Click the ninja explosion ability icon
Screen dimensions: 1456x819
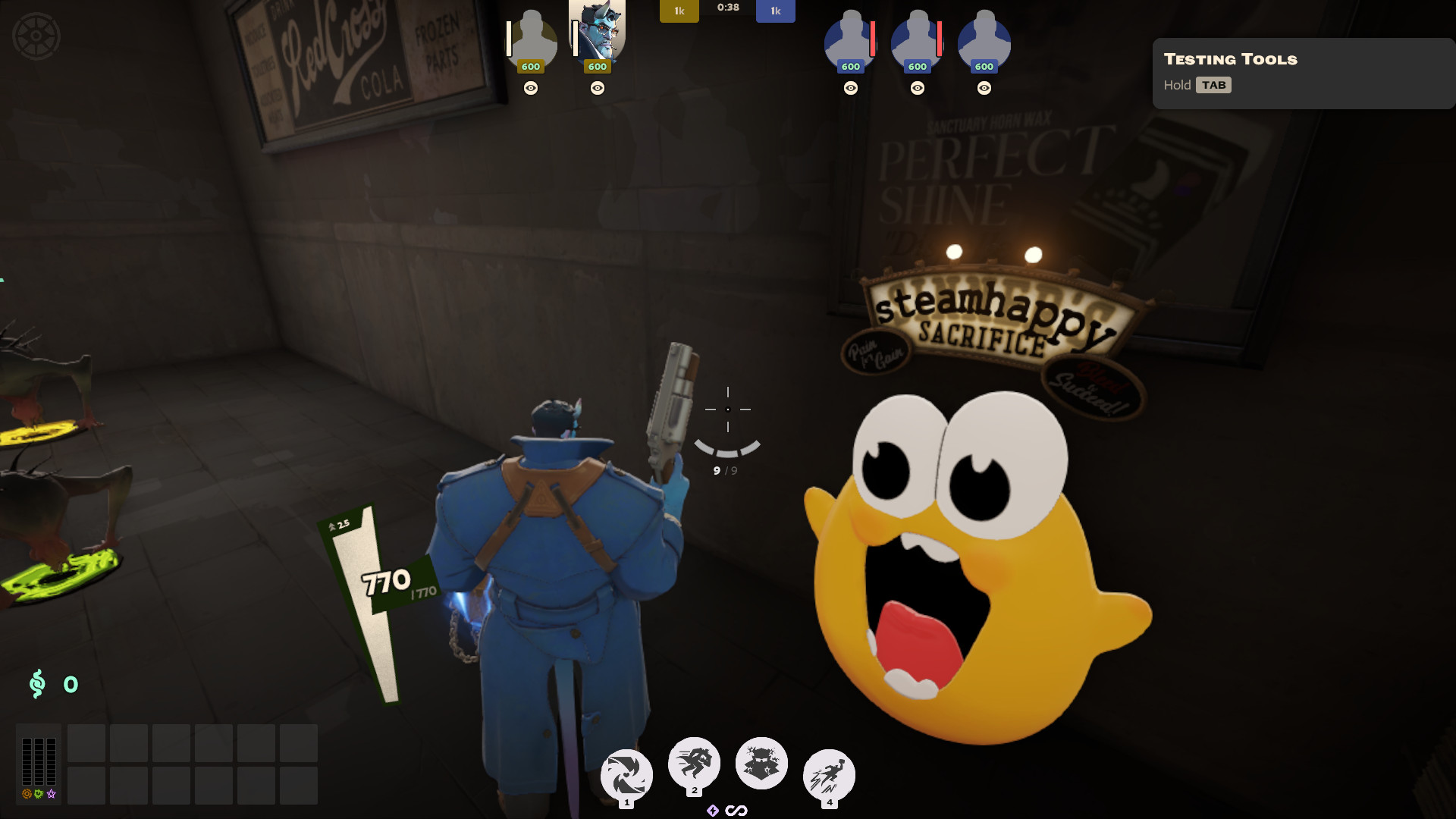click(761, 764)
